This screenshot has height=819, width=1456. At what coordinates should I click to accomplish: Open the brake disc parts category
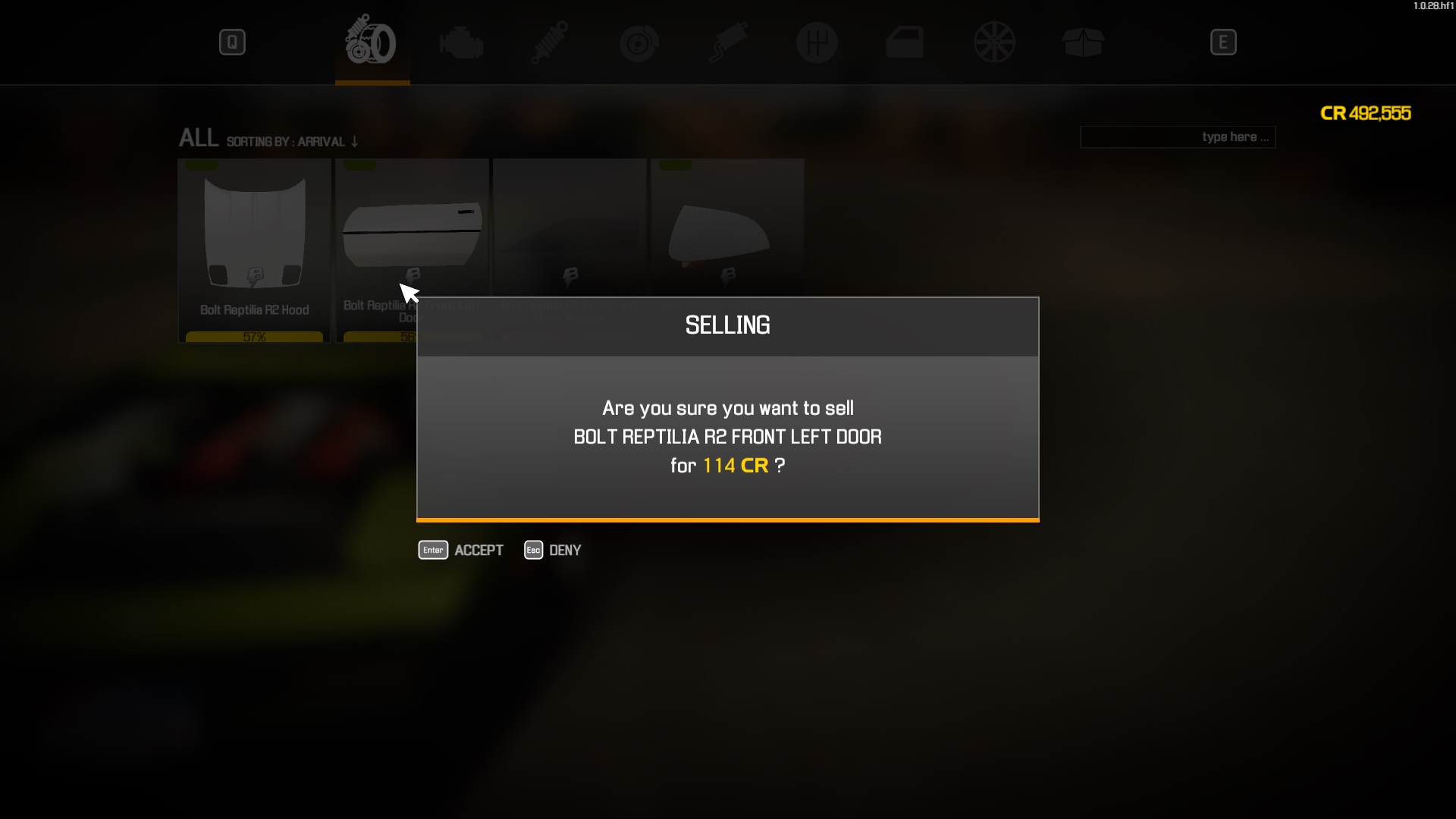(639, 42)
